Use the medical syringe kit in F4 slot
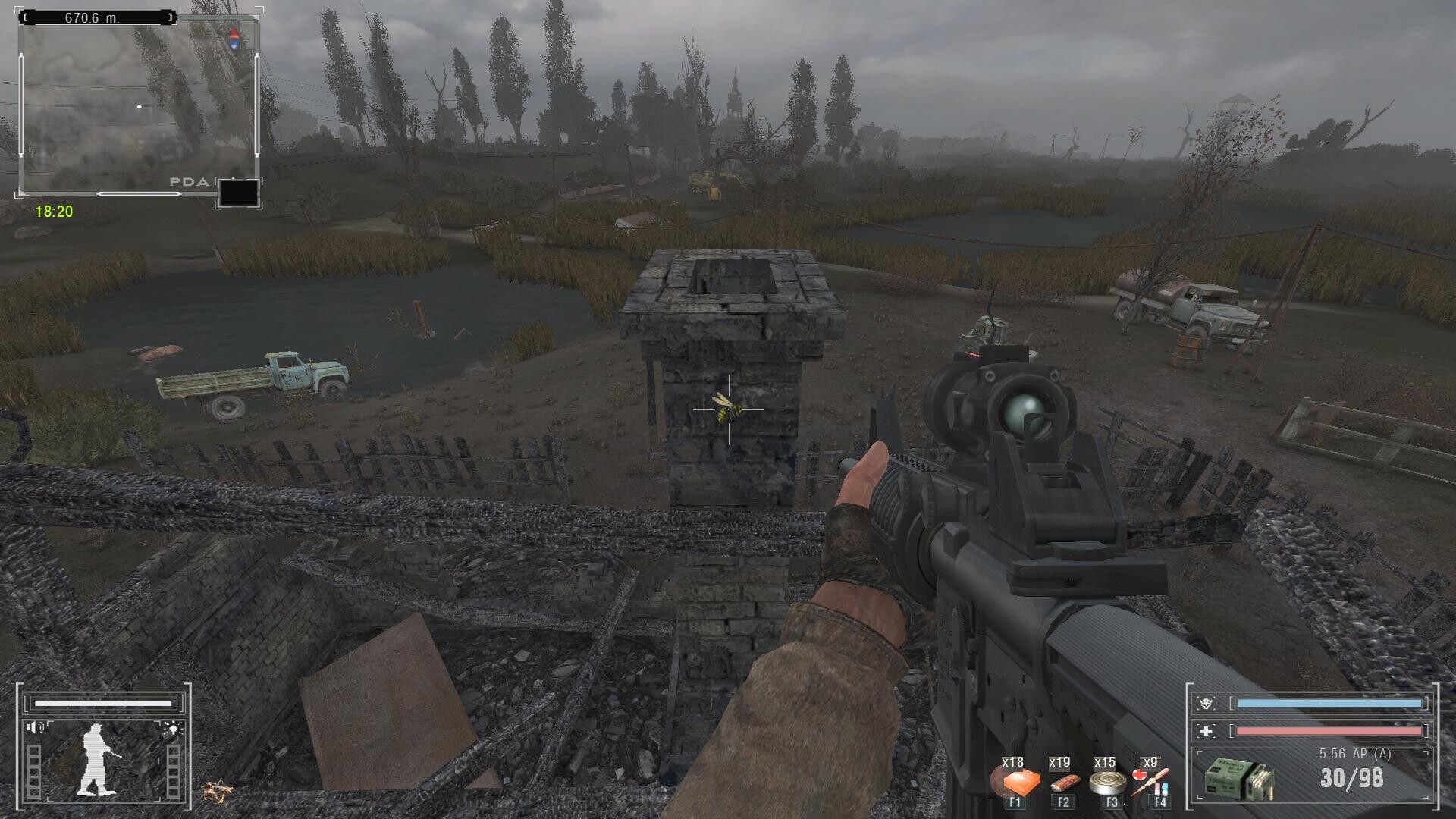1456x819 pixels. (x=1150, y=781)
